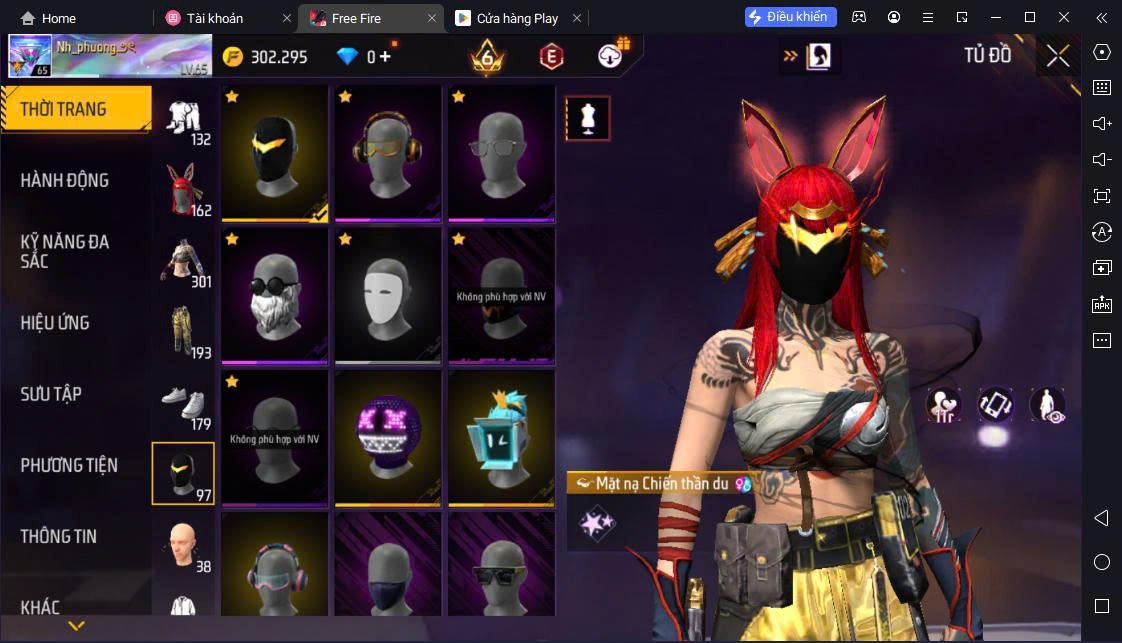Select the THÔNG TIN tab

[x=59, y=536]
